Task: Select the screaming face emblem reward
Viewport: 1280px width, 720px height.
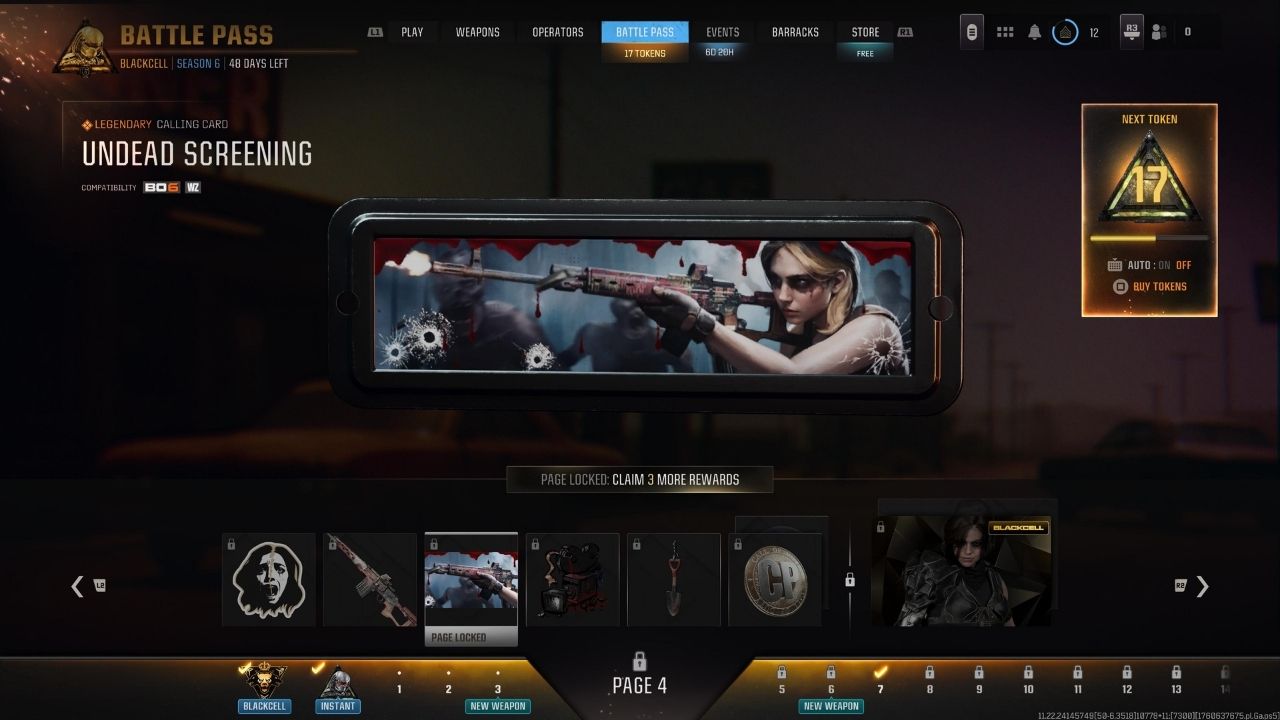Action: [x=268, y=580]
